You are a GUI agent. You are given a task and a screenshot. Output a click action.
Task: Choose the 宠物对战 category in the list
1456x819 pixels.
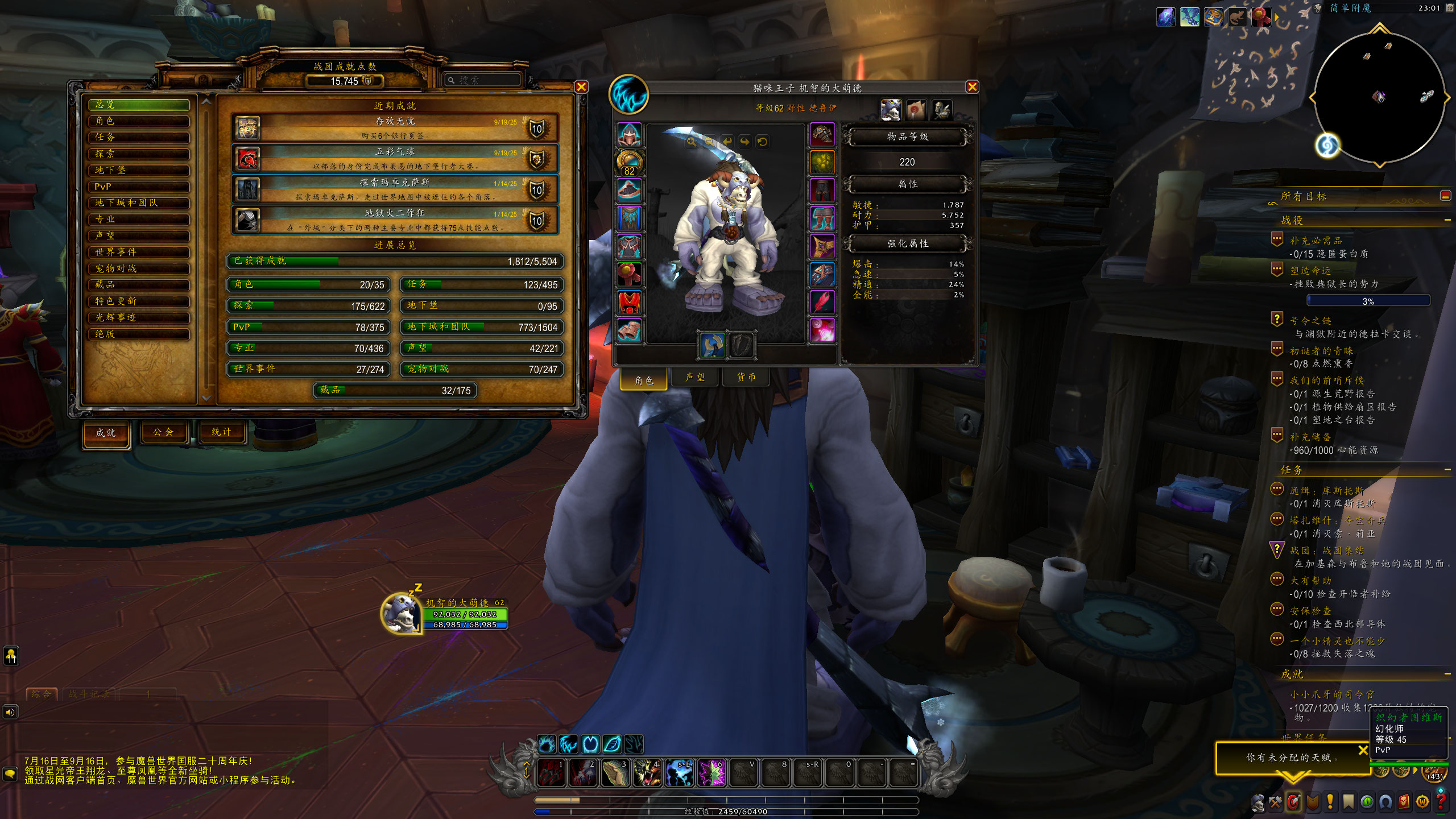pyautogui.click(x=139, y=268)
